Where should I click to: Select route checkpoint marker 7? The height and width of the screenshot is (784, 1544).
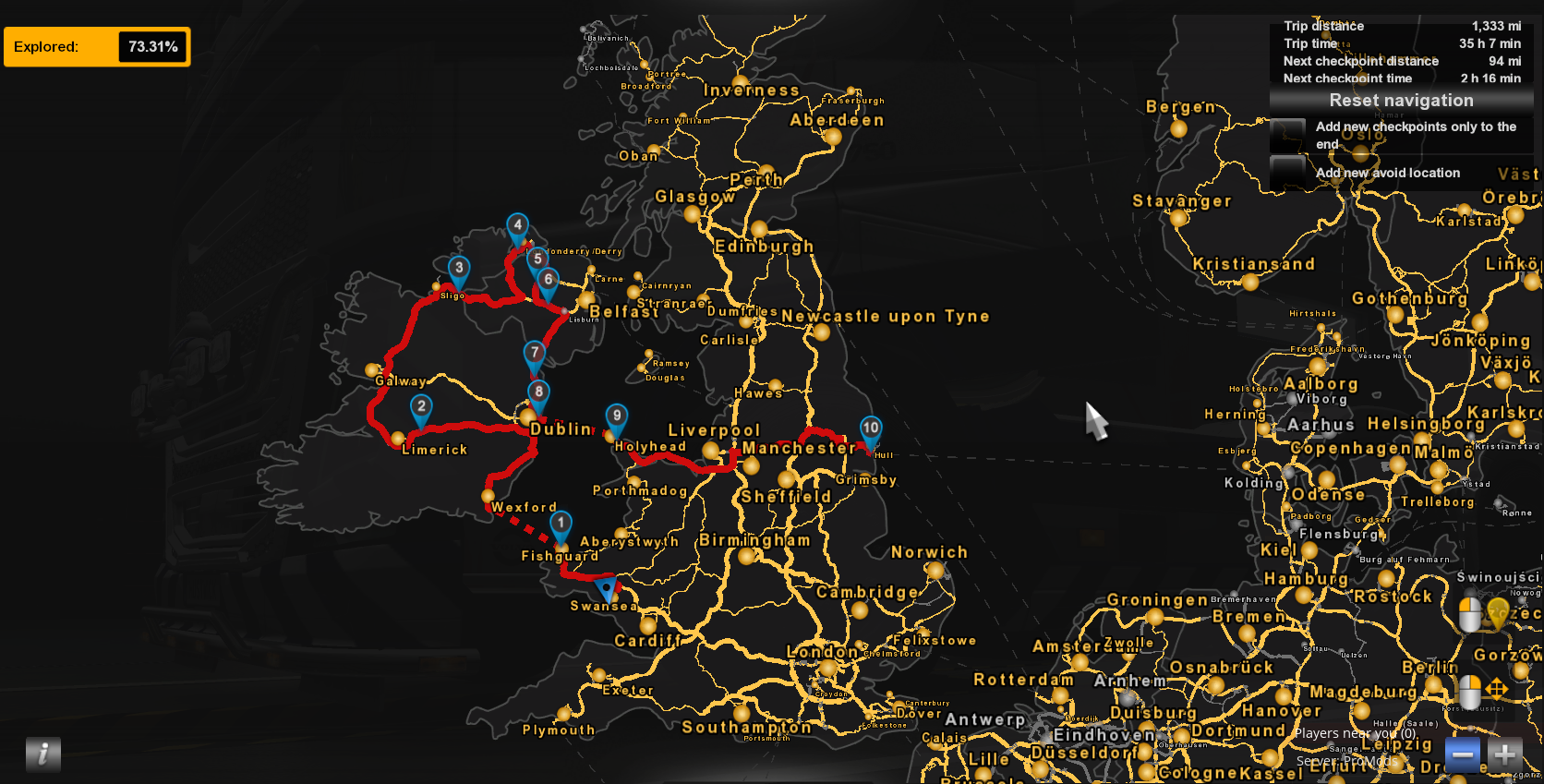tap(535, 354)
